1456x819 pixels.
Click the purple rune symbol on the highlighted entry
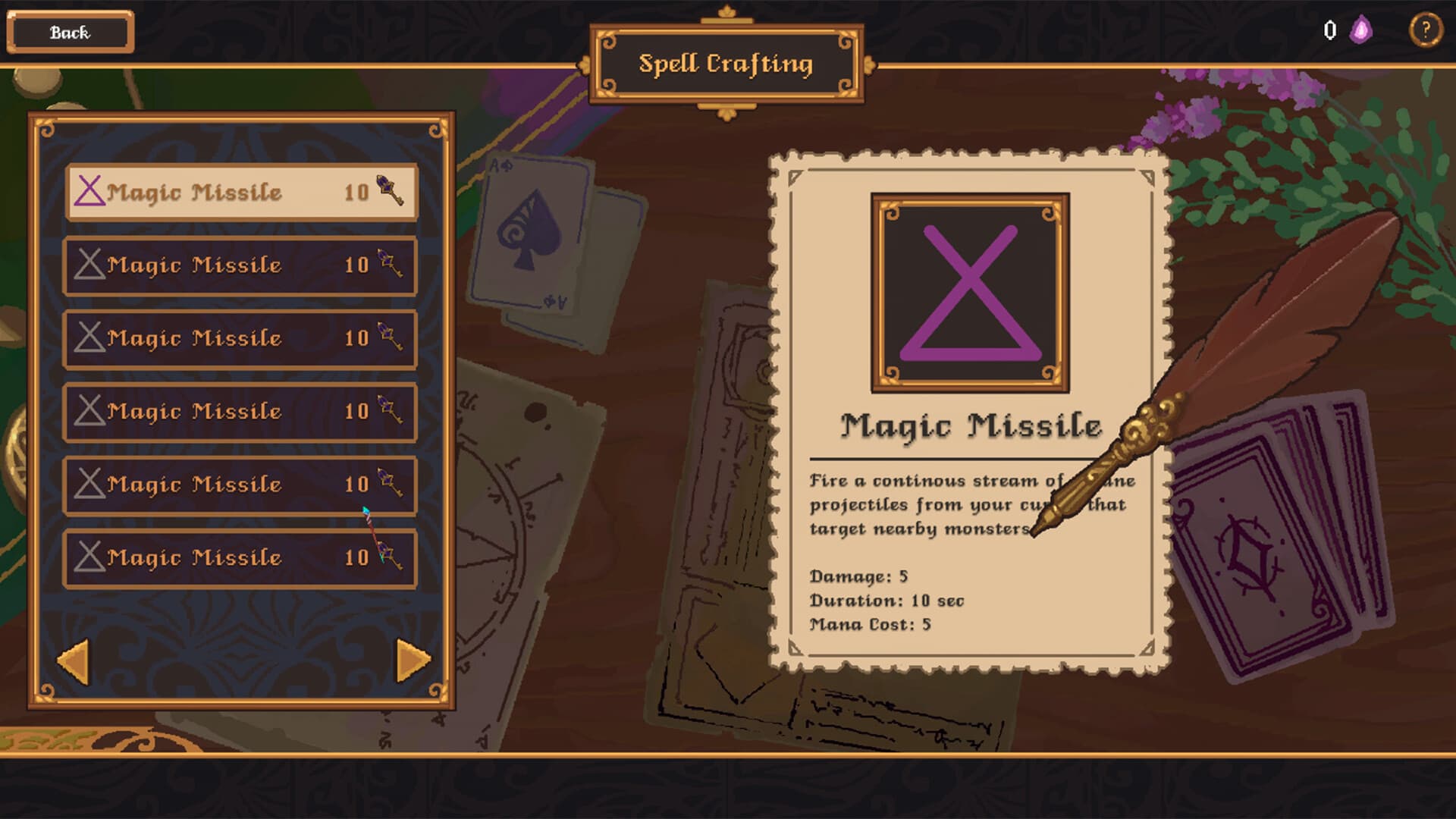click(x=89, y=192)
